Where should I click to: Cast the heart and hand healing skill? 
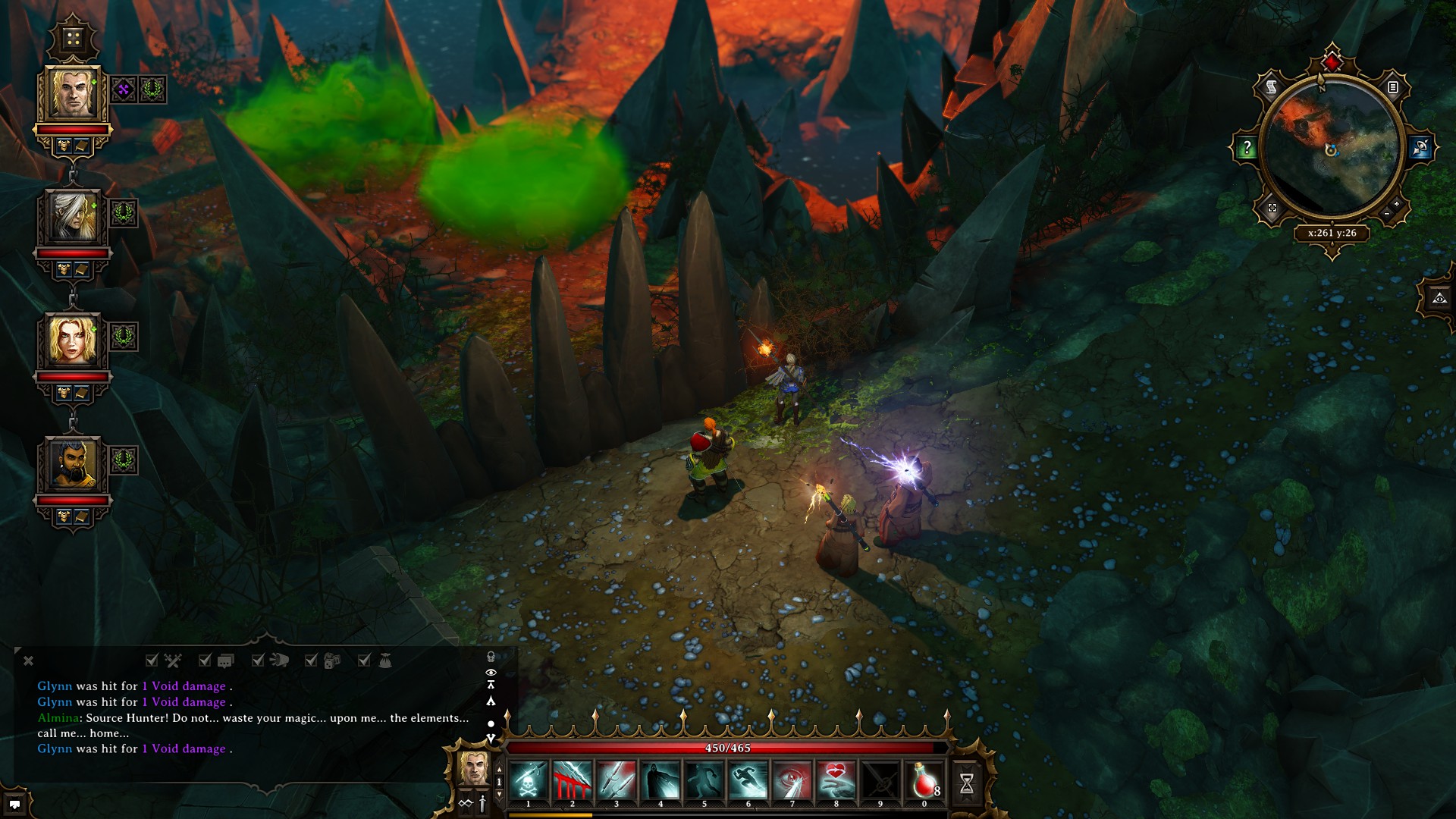(836, 781)
